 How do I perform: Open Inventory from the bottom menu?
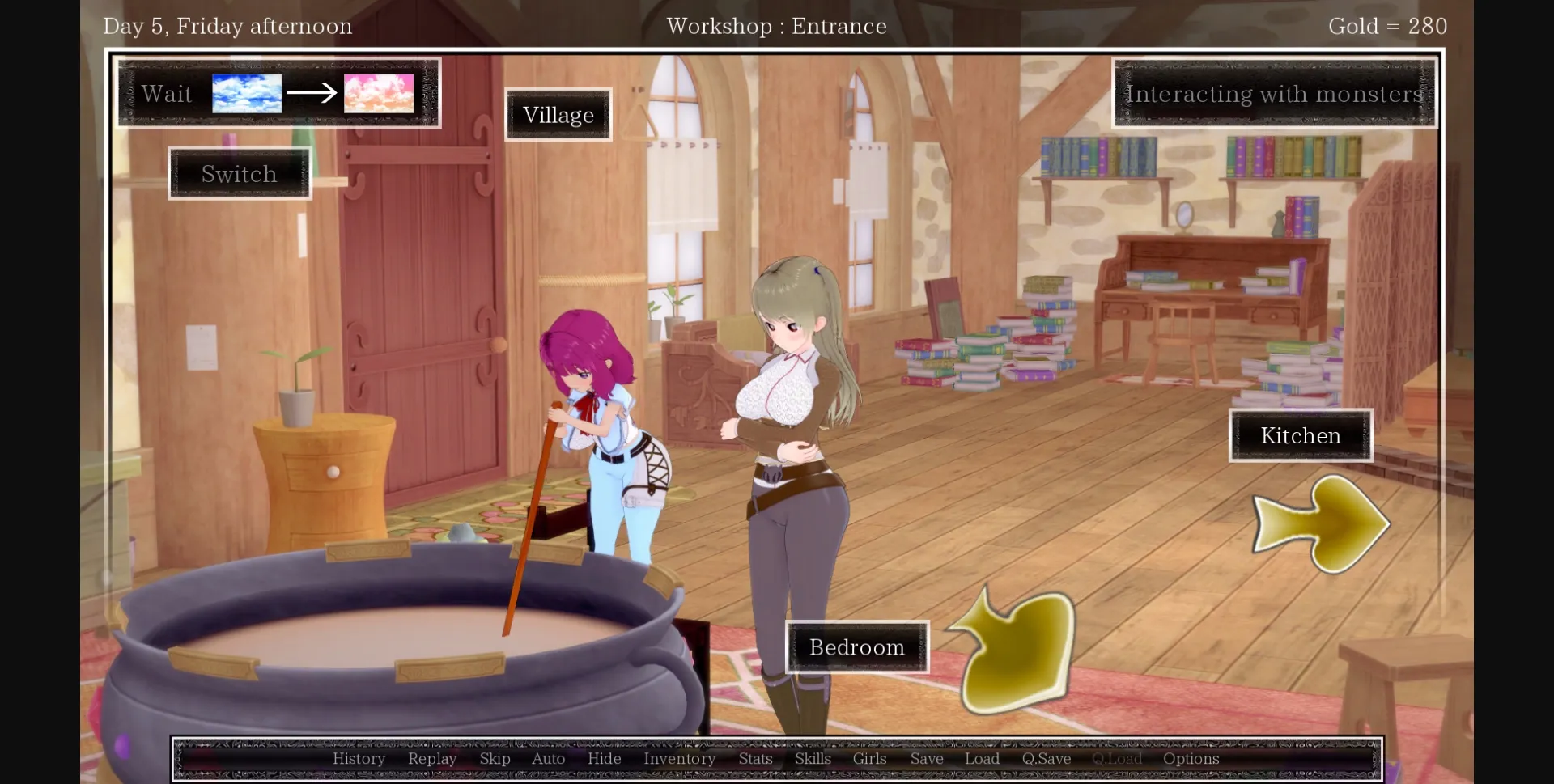click(679, 758)
